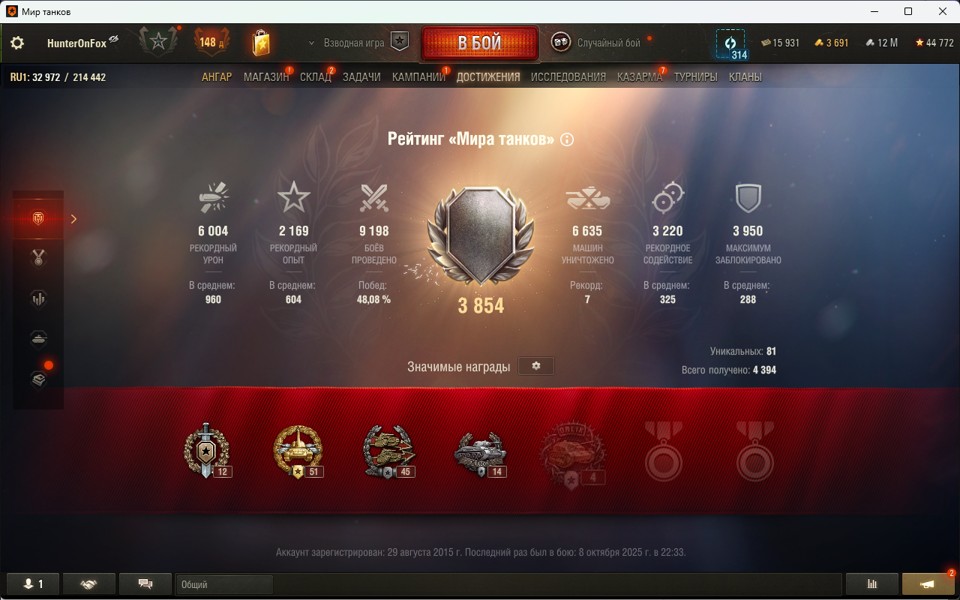Open the HunterOnFox player profile name
The image size is (960, 600).
click(75, 43)
